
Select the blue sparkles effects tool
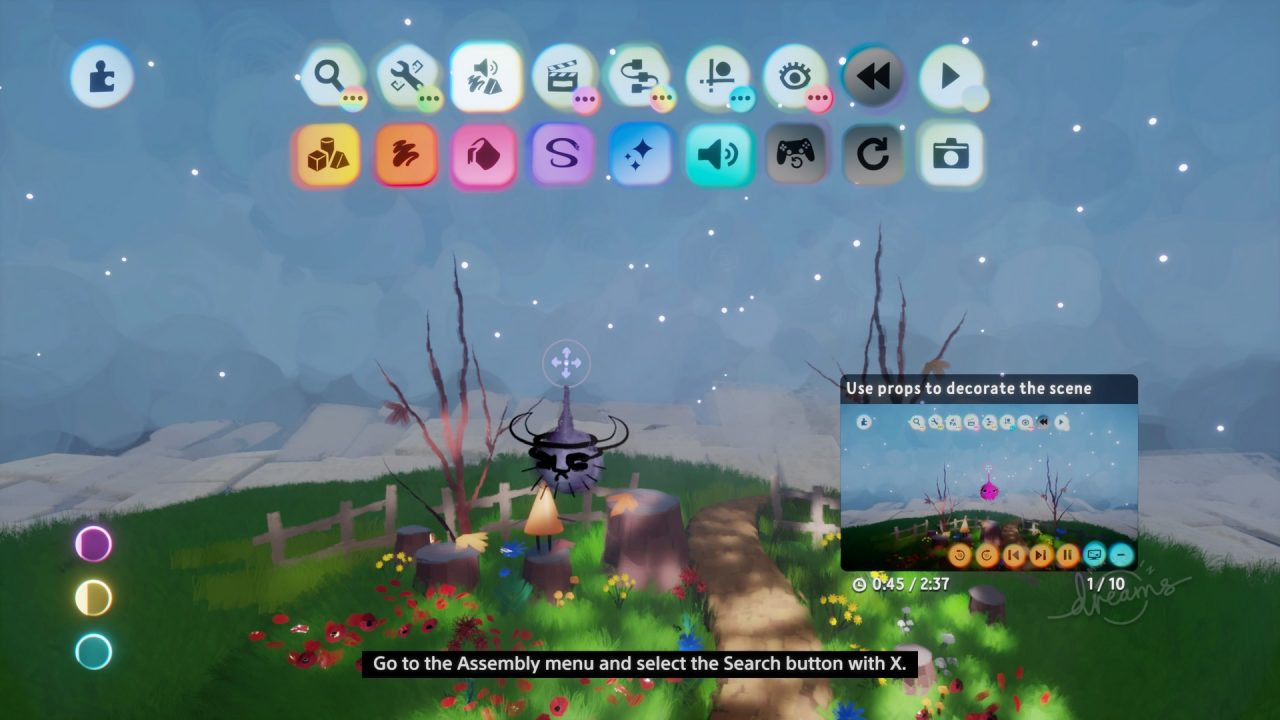[x=639, y=154]
